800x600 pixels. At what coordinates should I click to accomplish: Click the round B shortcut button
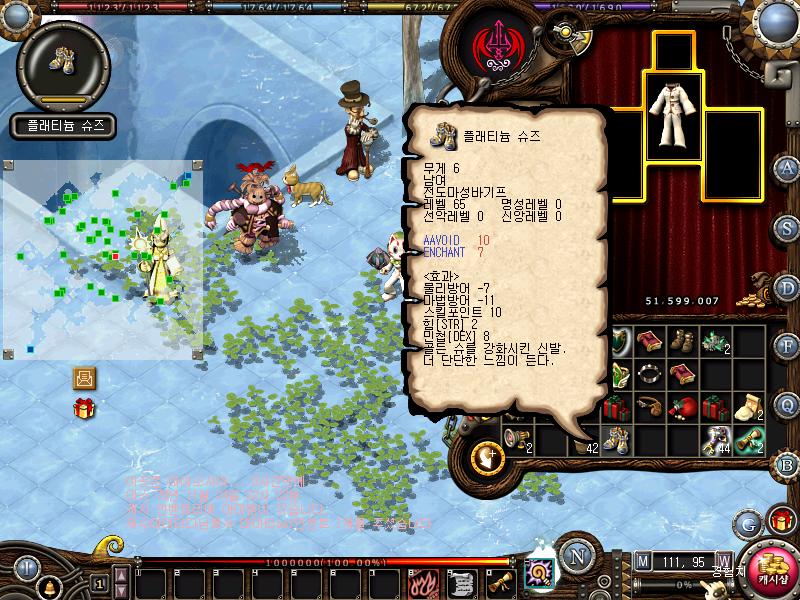(787, 464)
